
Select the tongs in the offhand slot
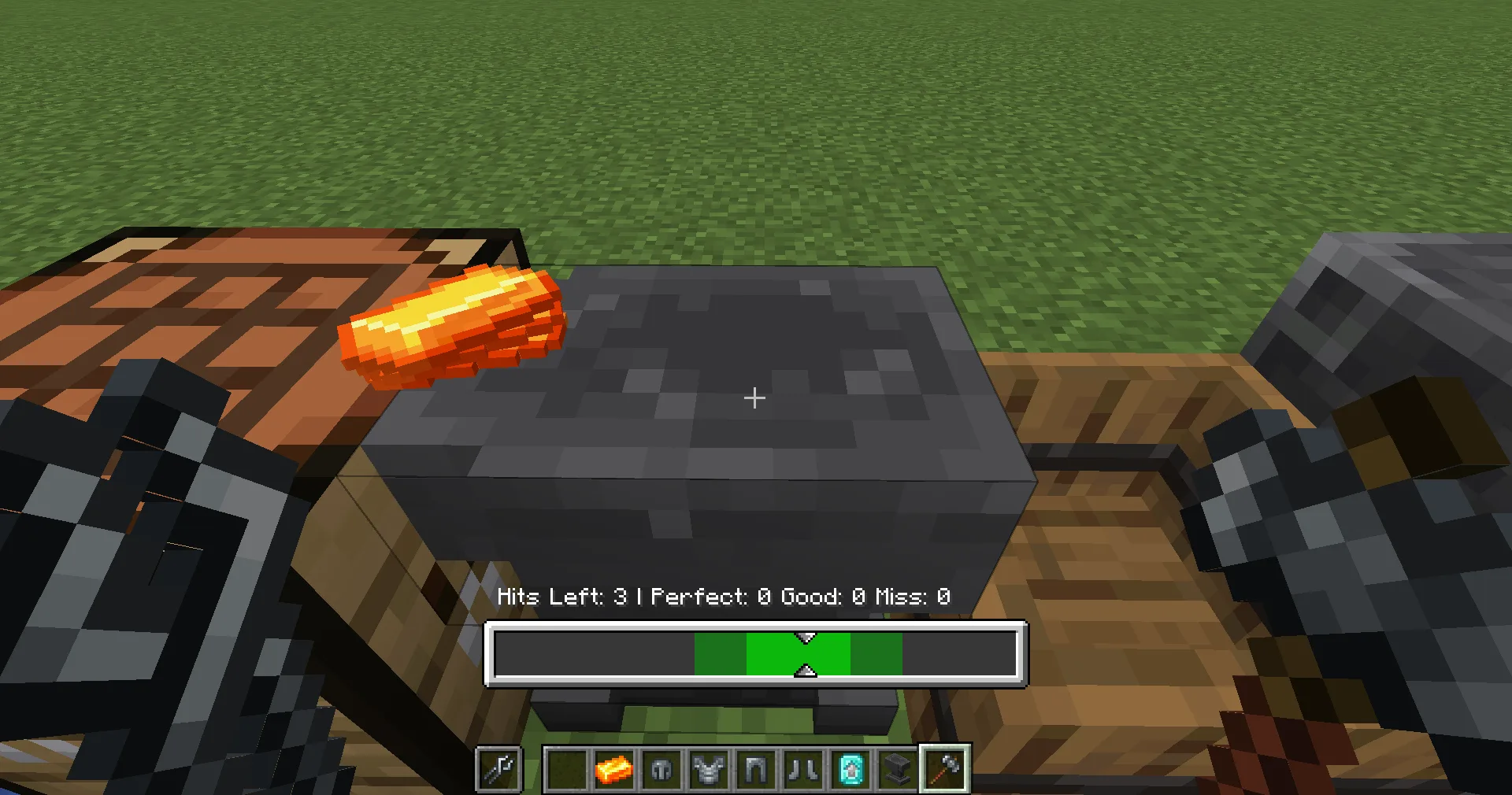pos(499,769)
